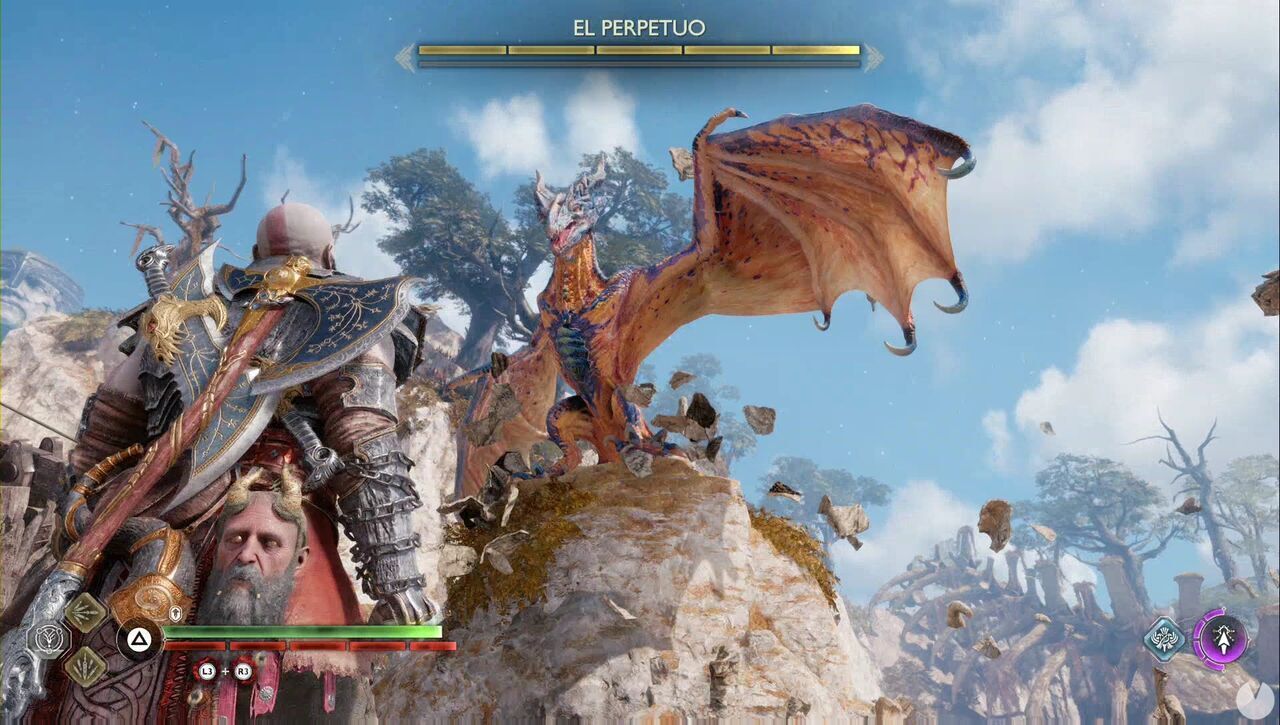Select the lower runic attack rune icon
Viewport: 1280px width, 725px height.
click(88, 667)
